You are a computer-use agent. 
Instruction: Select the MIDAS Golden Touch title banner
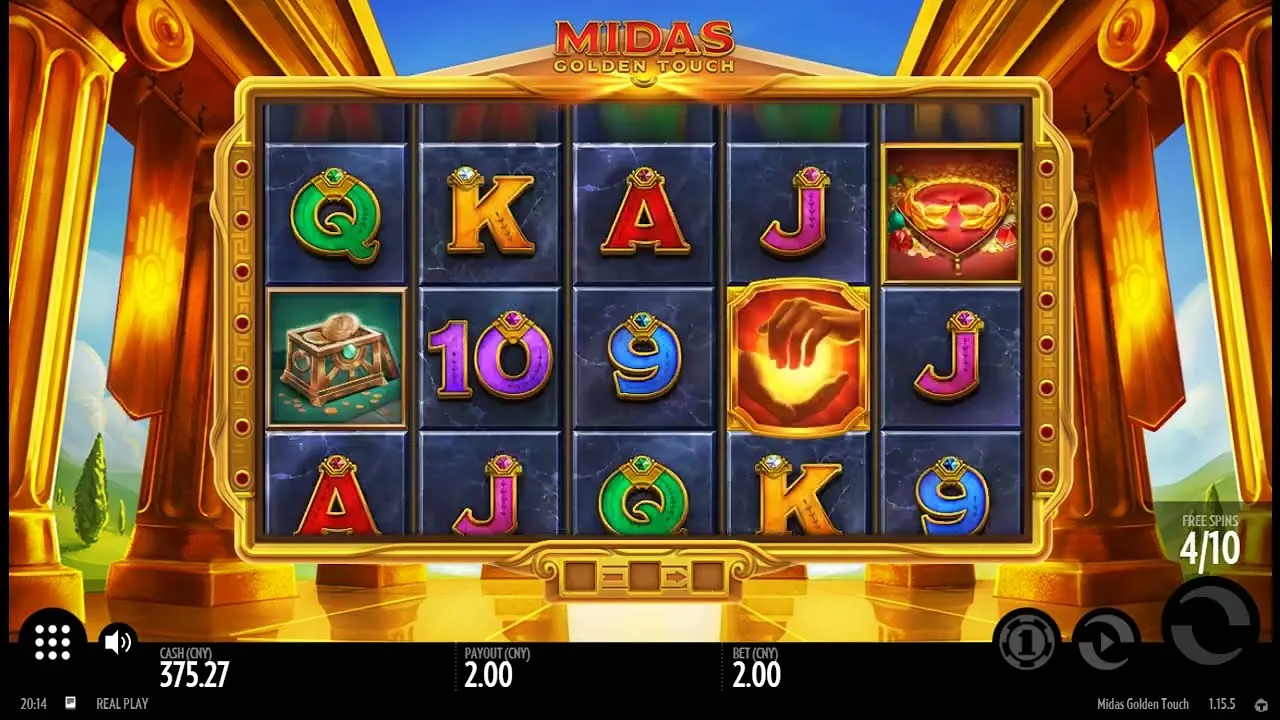643,45
